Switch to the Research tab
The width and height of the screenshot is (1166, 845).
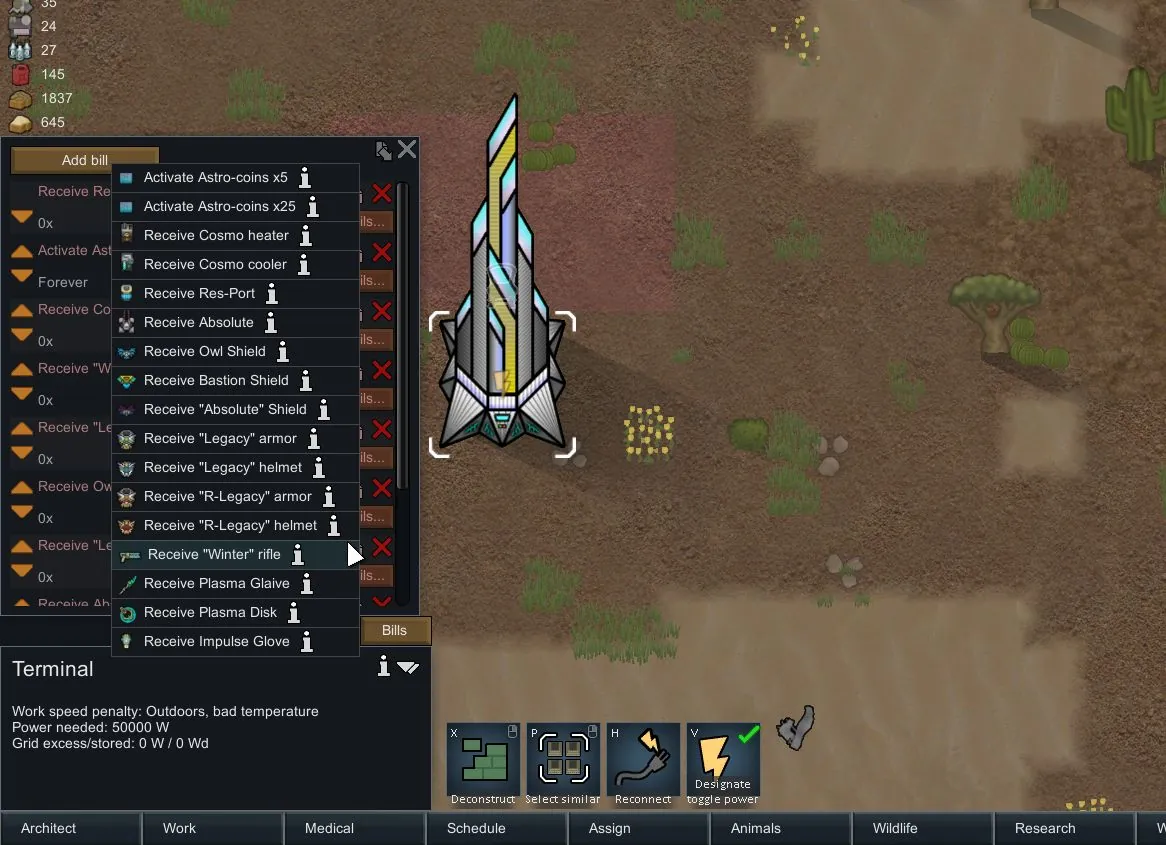1045,828
